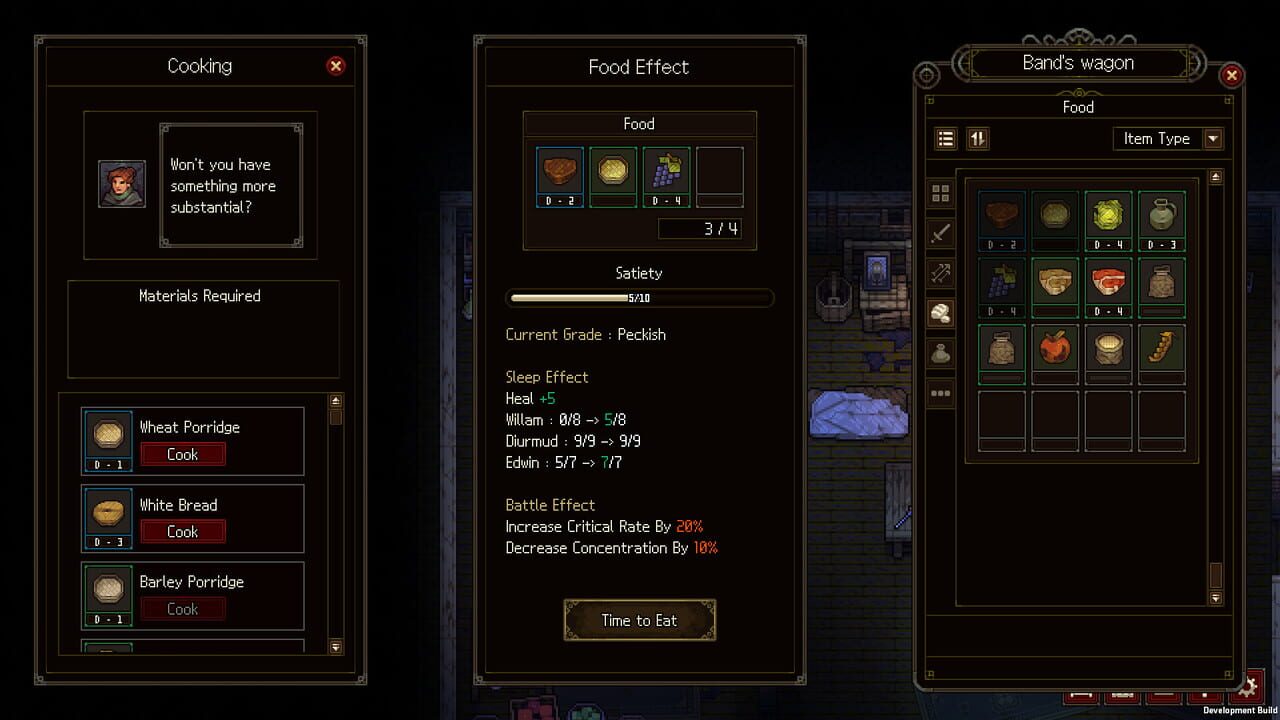Cook the White Bread recipe
1280x720 pixels.
pos(183,532)
